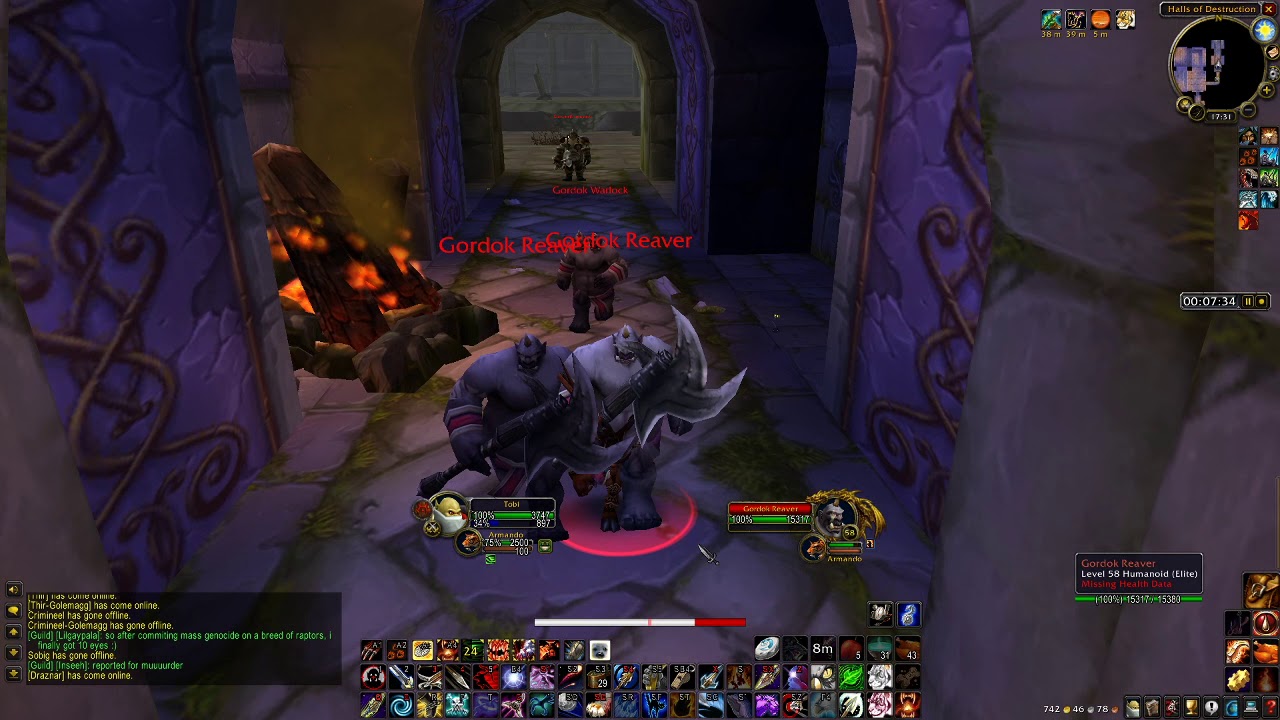The image size is (1280, 720).
Task: Activate the blue swirl ability icon
Action: coord(401,706)
